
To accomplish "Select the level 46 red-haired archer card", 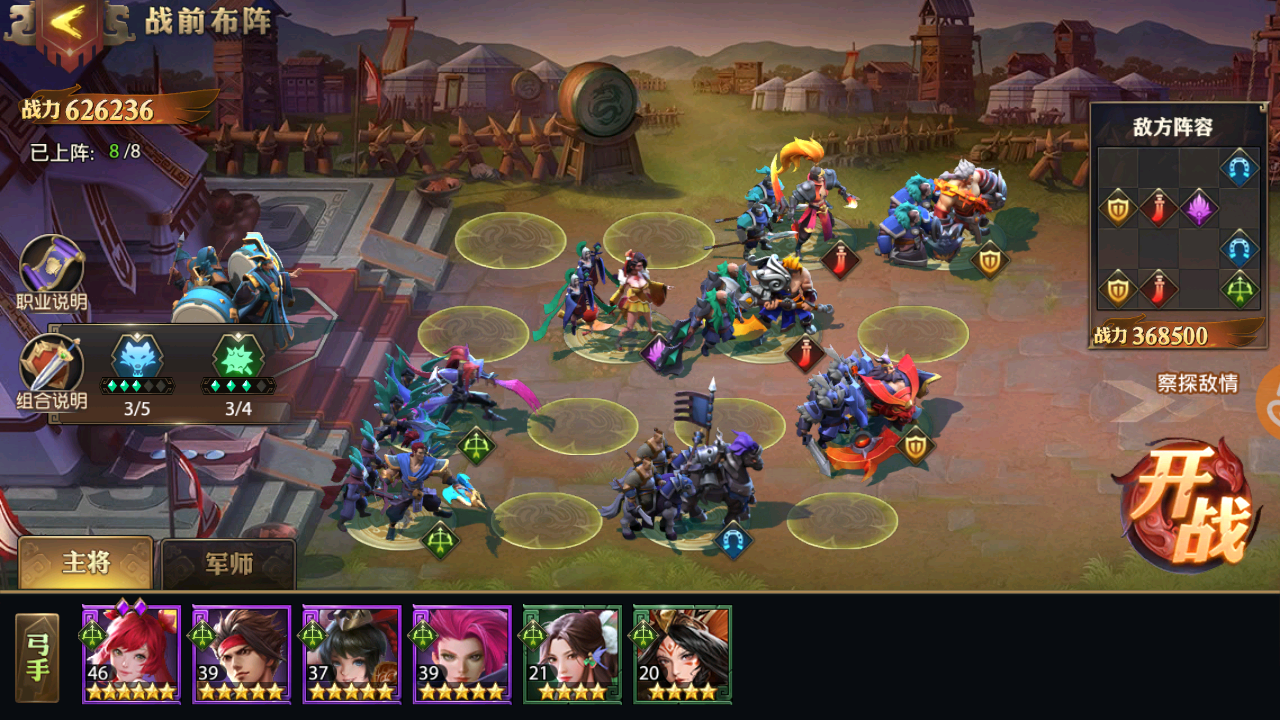I will [x=131, y=653].
